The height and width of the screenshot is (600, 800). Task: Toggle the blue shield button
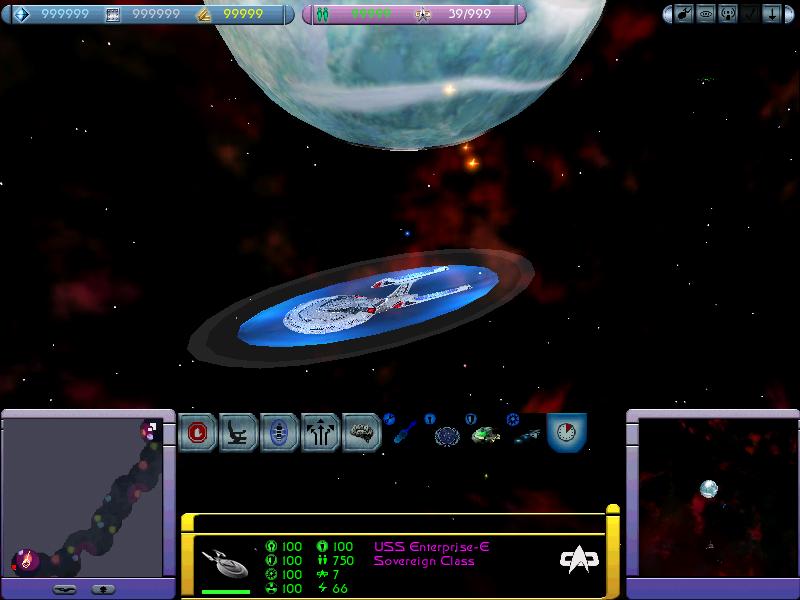point(280,433)
